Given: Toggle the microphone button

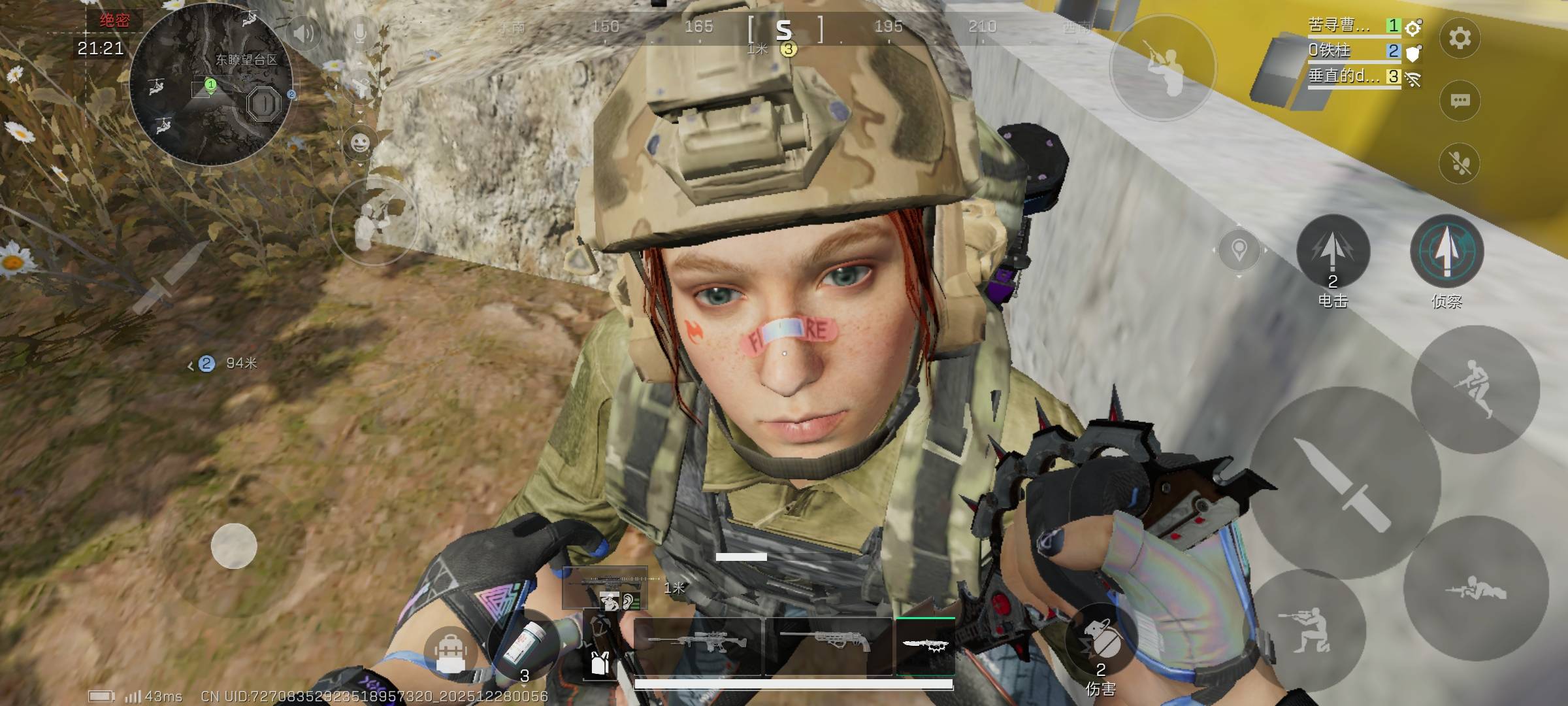Looking at the screenshot, I should coord(360,33).
